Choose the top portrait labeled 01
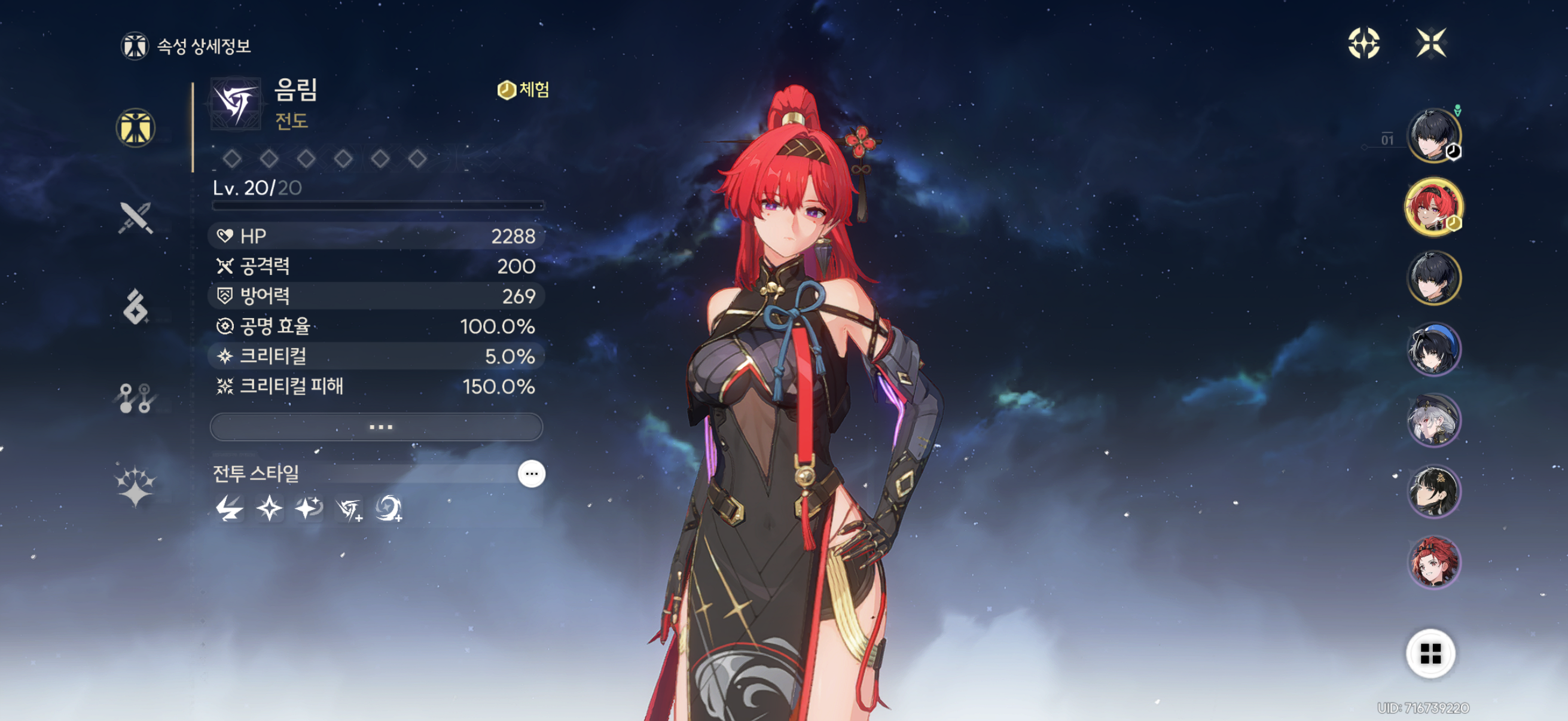 (1433, 136)
